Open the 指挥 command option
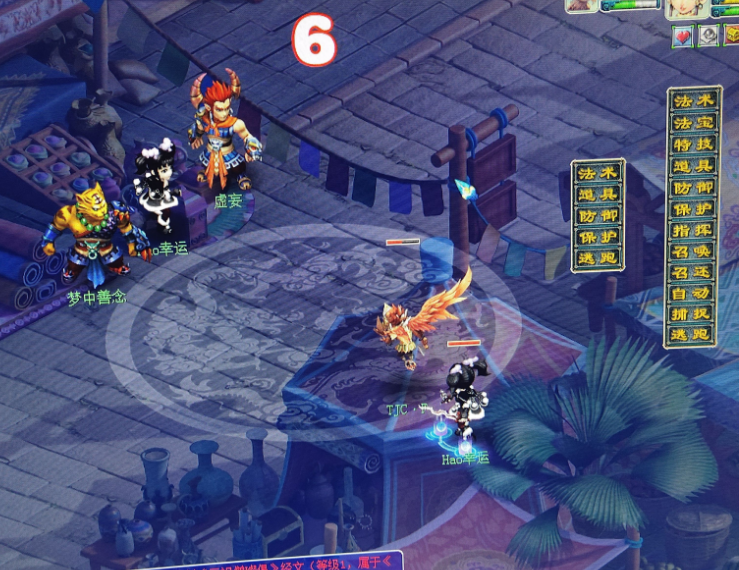The image size is (739, 570). 693,229
